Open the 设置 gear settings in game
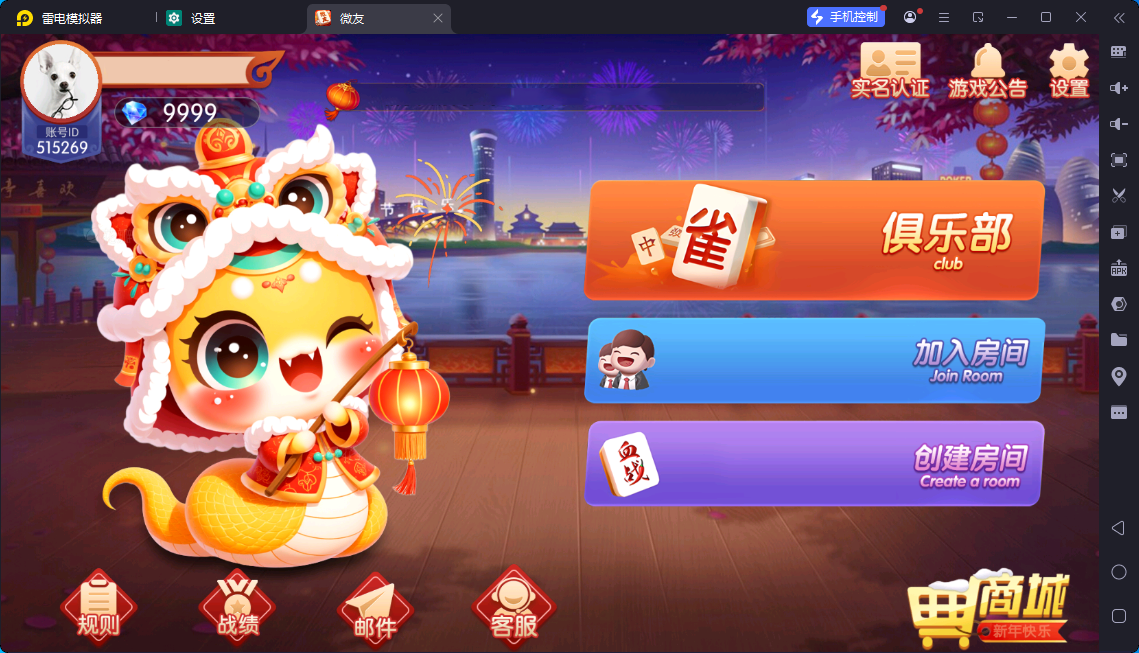 (1068, 70)
